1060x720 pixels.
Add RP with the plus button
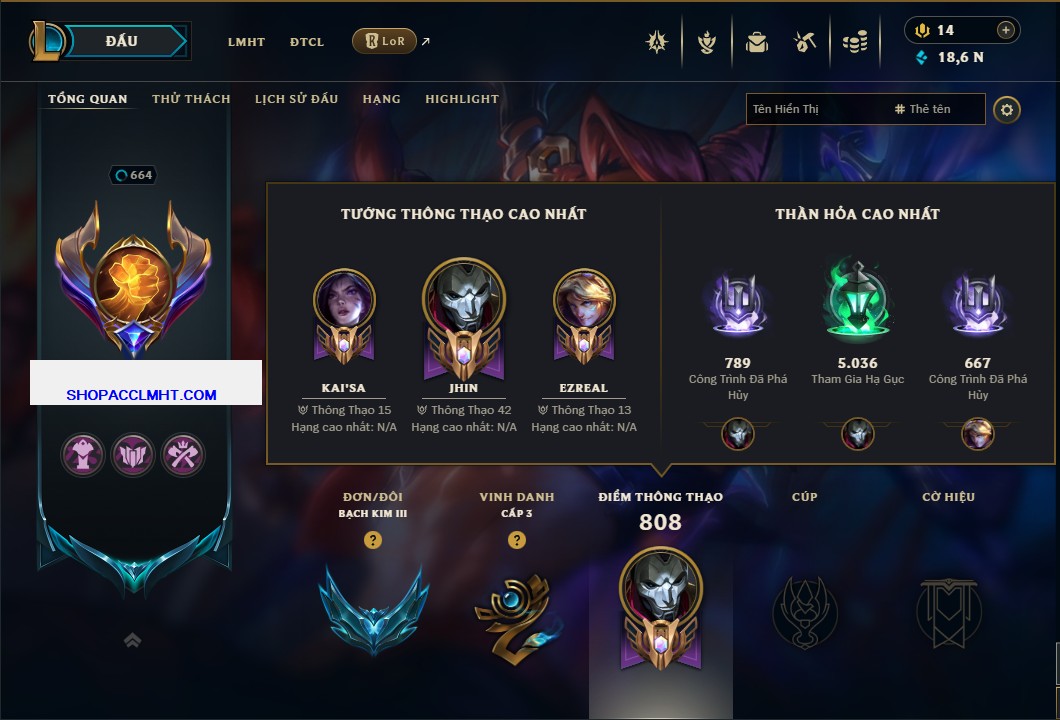tap(1006, 30)
